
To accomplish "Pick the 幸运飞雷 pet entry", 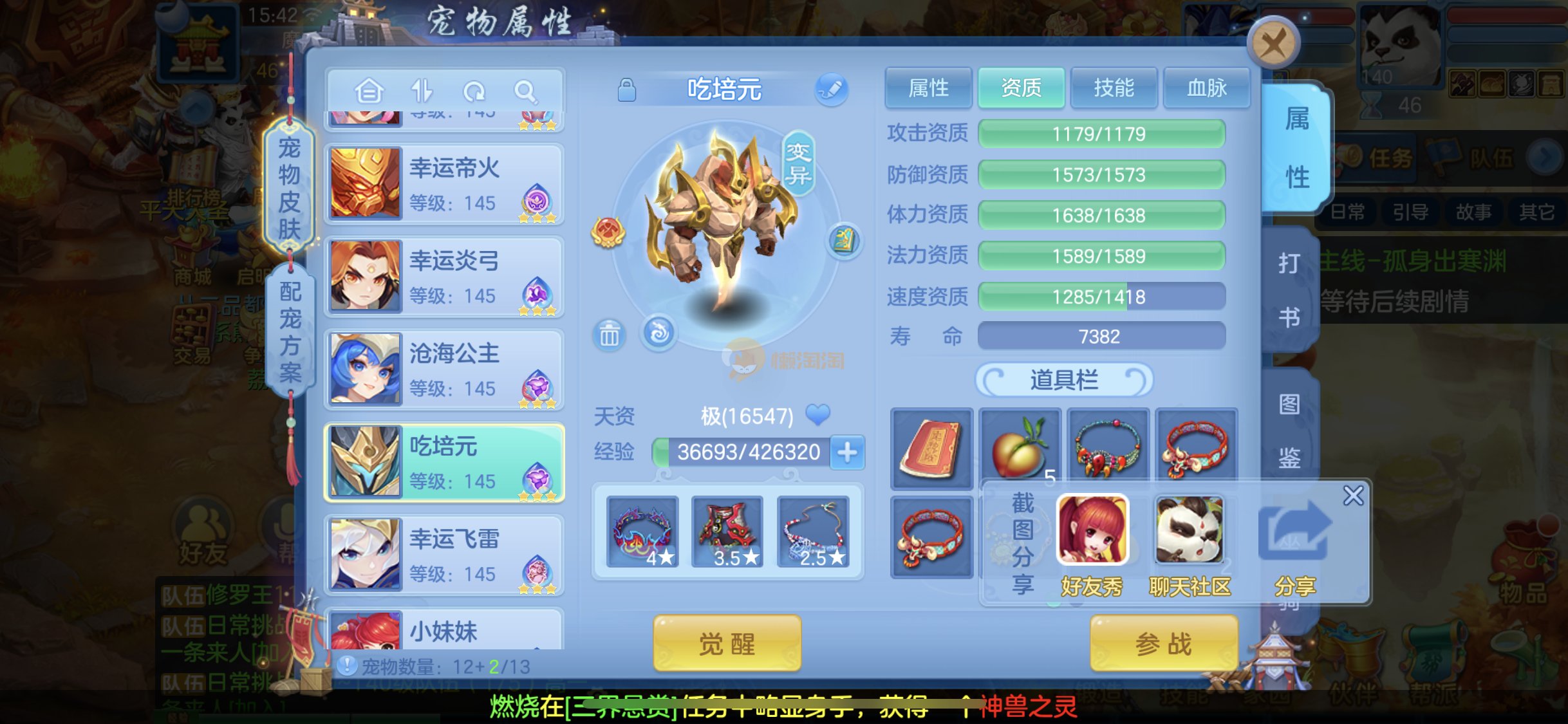I will click(x=444, y=555).
